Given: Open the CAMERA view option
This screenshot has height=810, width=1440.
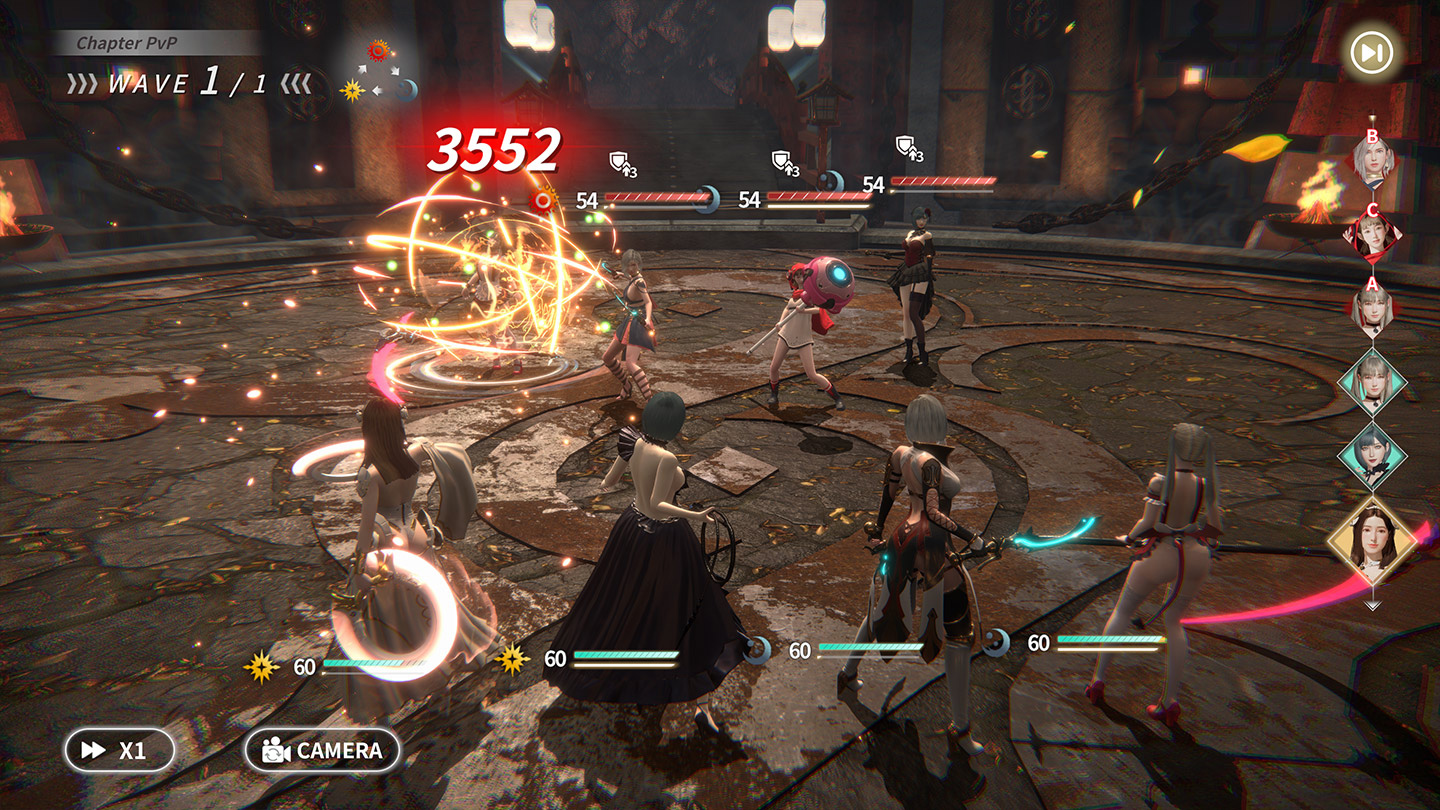Looking at the screenshot, I should [322, 750].
